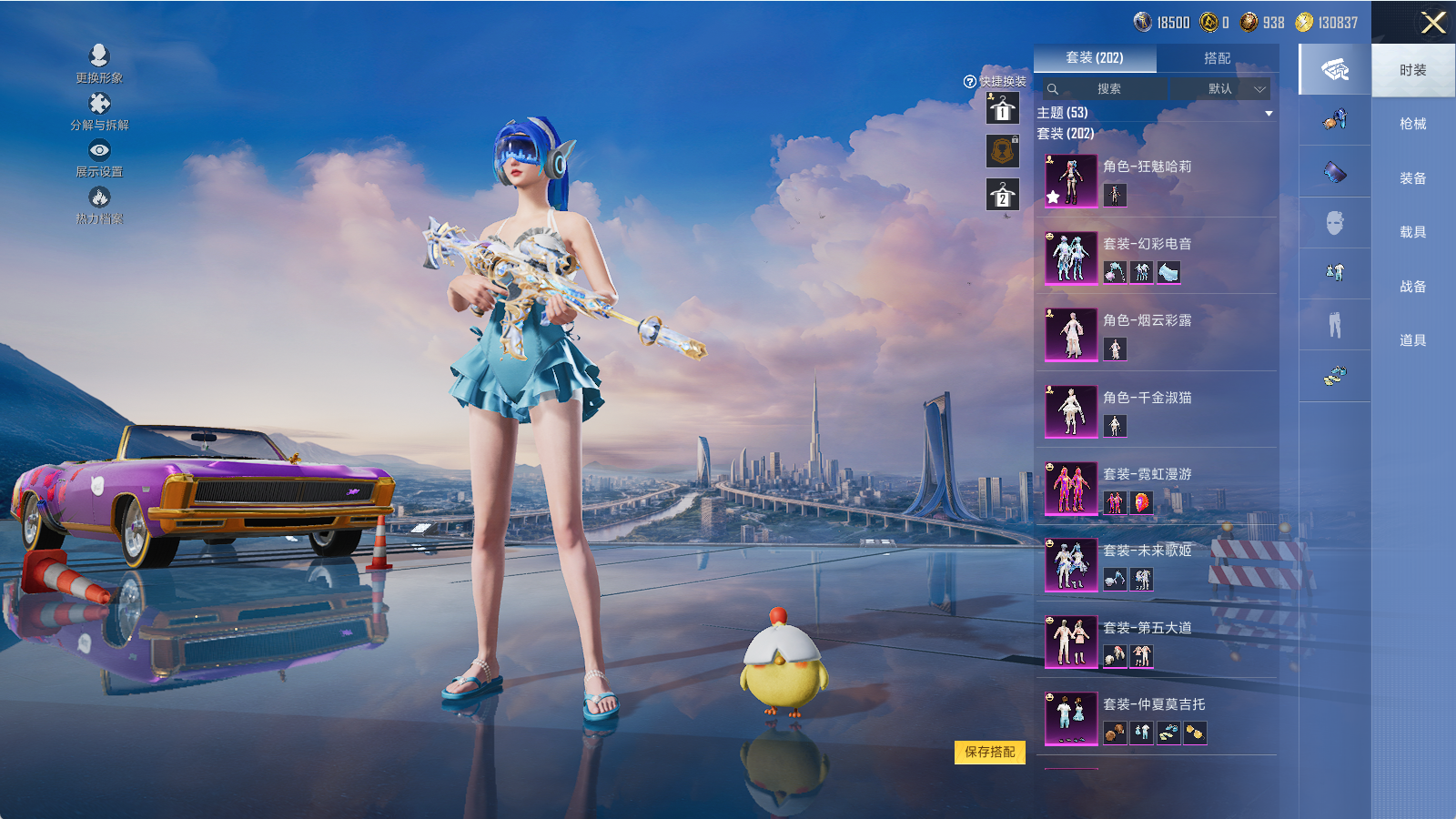1456x819 pixels.
Task: Open the 载具 vehicles category
Action: [x=1412, y=232]
